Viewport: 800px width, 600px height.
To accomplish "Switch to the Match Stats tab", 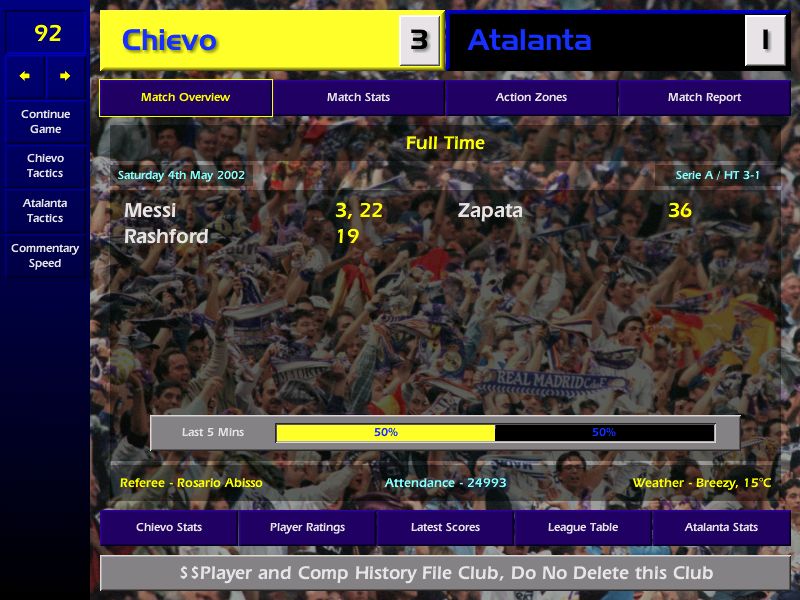I will pyautogui.click(x=358, y=98).
